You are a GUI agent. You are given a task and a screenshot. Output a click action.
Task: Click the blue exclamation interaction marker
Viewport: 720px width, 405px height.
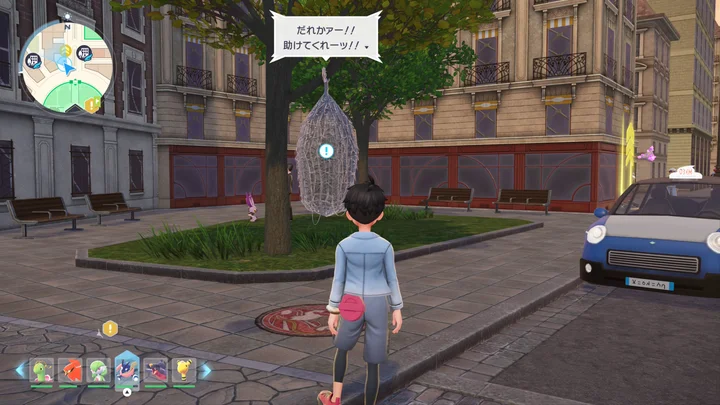pyautogui.click(x=326, y=151)
